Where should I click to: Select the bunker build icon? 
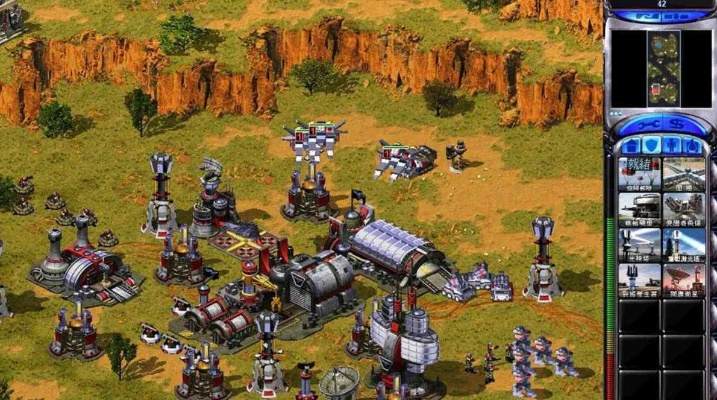(638, 208)
